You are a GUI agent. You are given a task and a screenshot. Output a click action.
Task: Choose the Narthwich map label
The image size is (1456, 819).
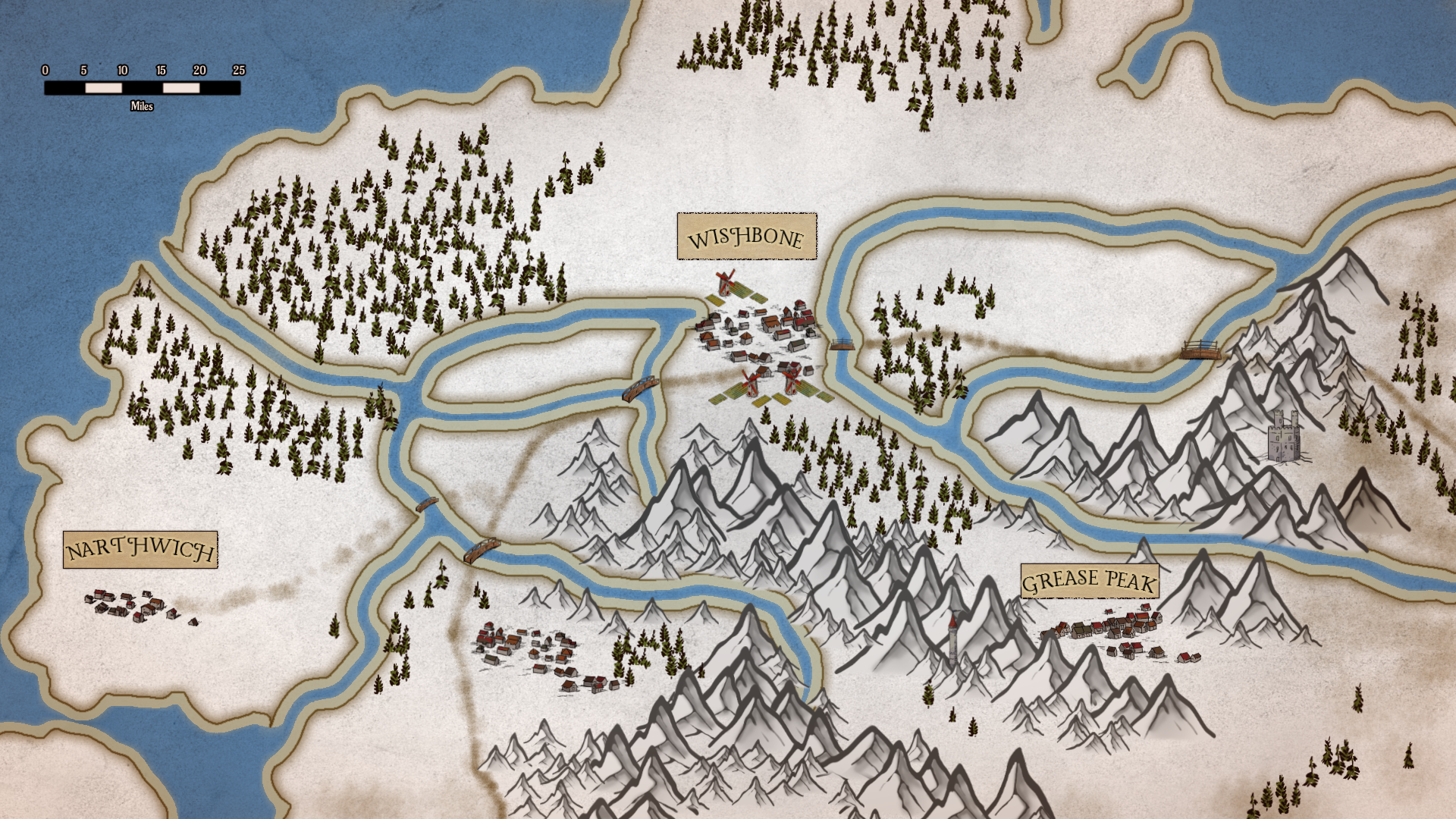click(140, 550)
